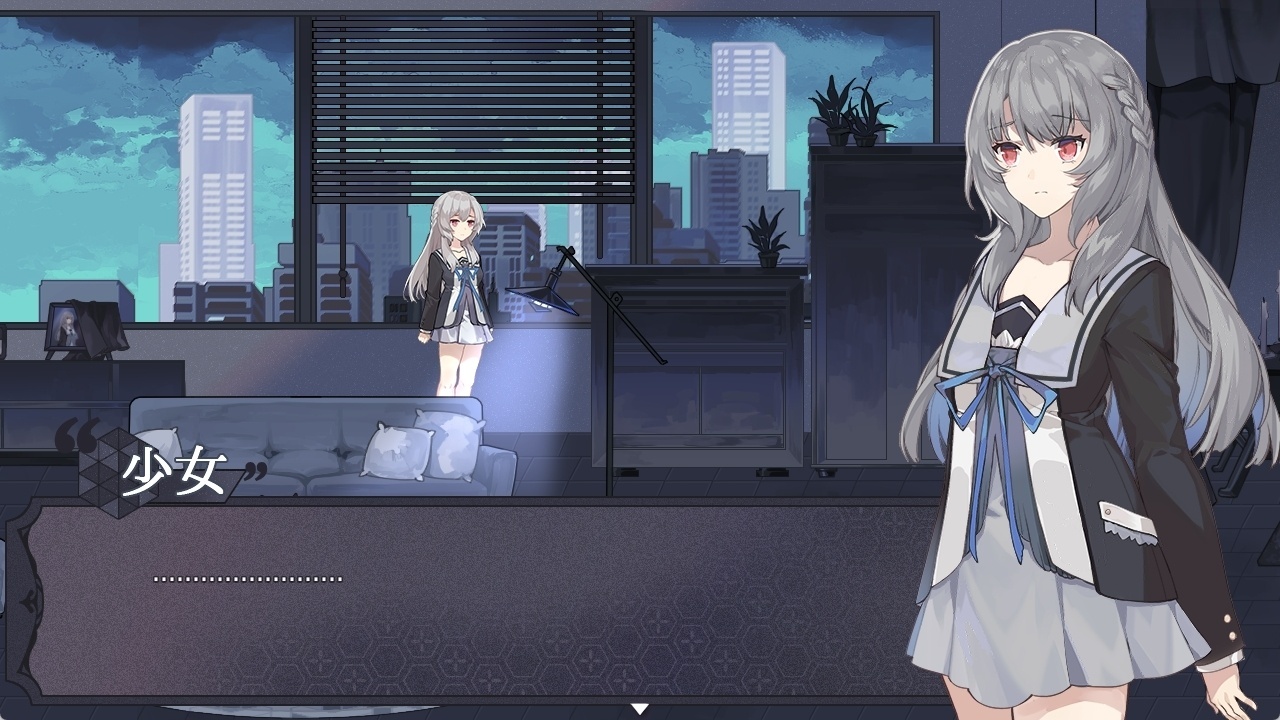Click the small plant beside the window

point(765,235)
